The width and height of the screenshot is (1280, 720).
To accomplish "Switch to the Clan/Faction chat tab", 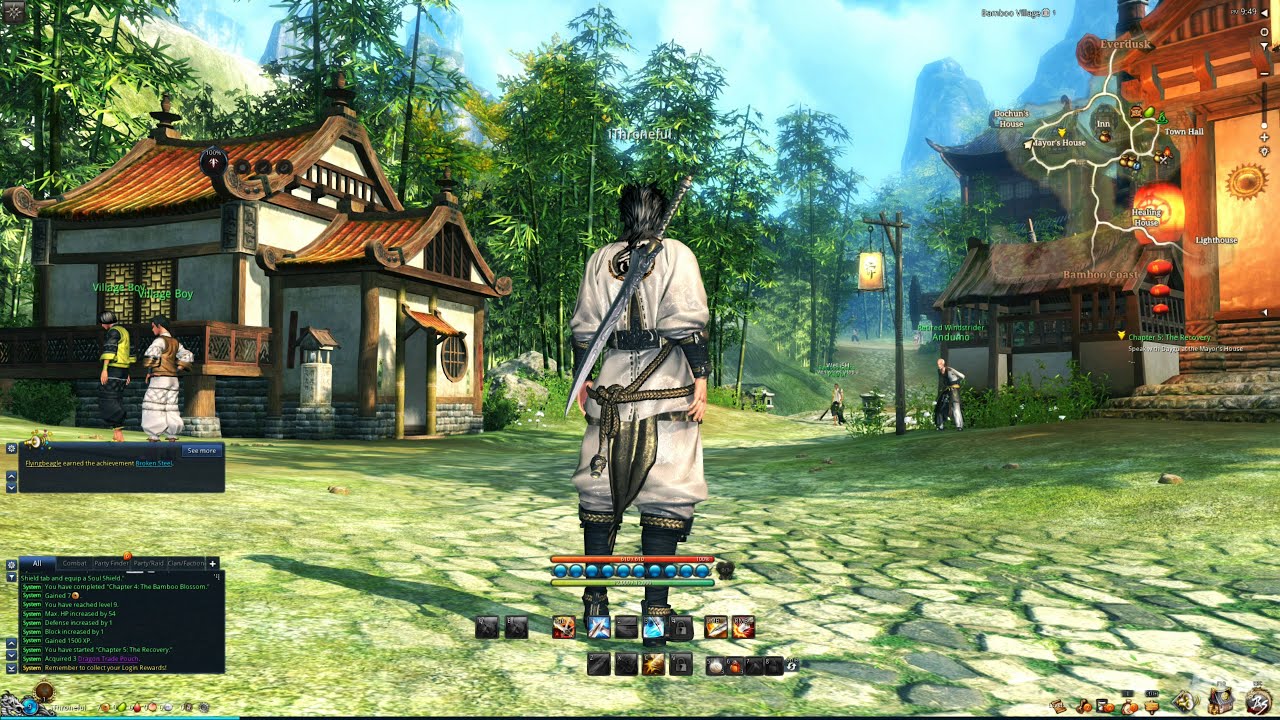I will point(186,564).
